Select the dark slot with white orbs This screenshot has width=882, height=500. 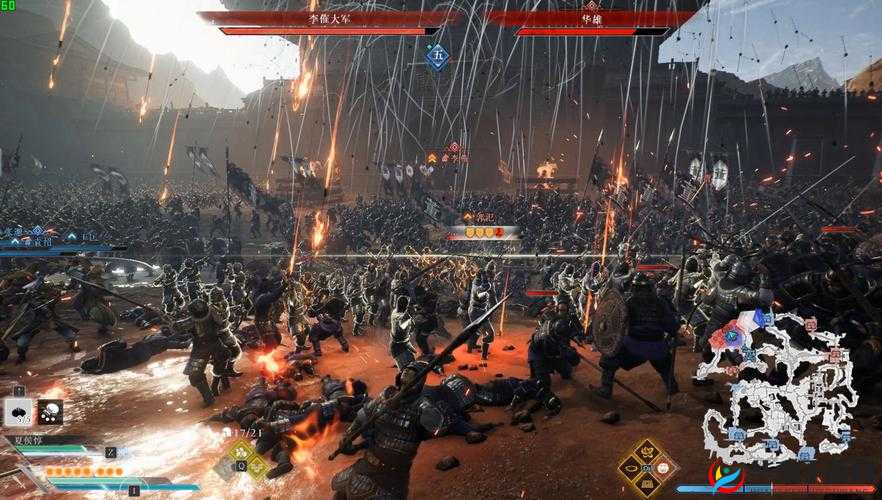[49, 411]
